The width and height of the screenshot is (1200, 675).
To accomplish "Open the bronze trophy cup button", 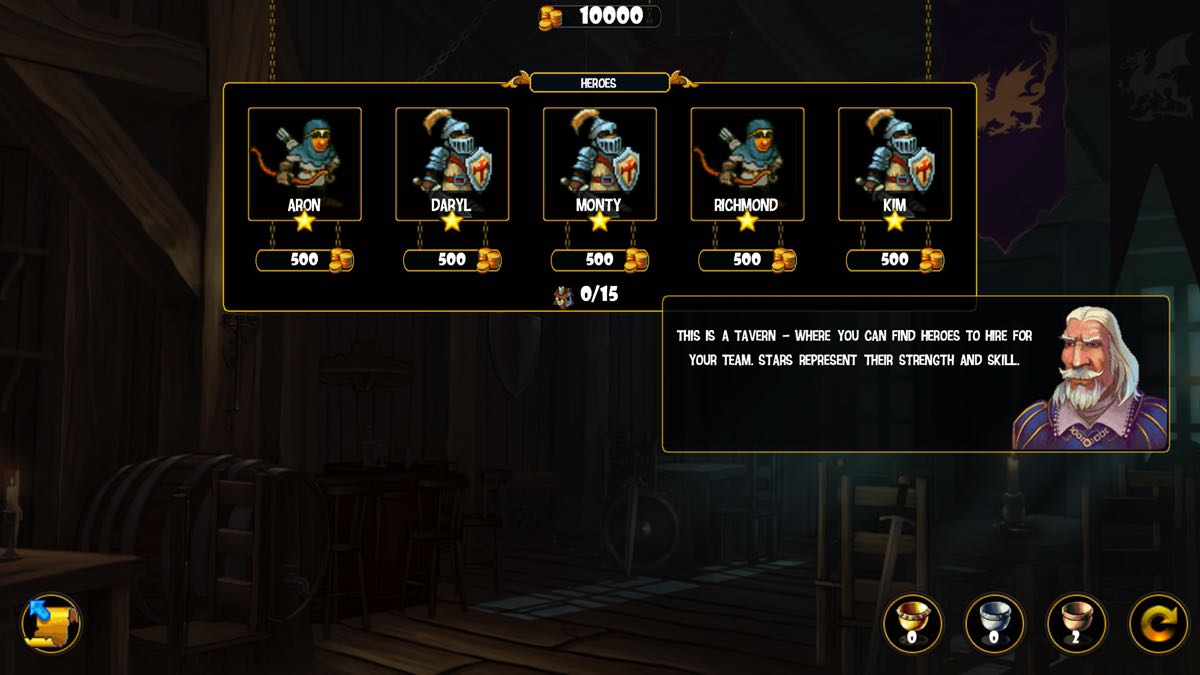I will [x=1076, y=624].
